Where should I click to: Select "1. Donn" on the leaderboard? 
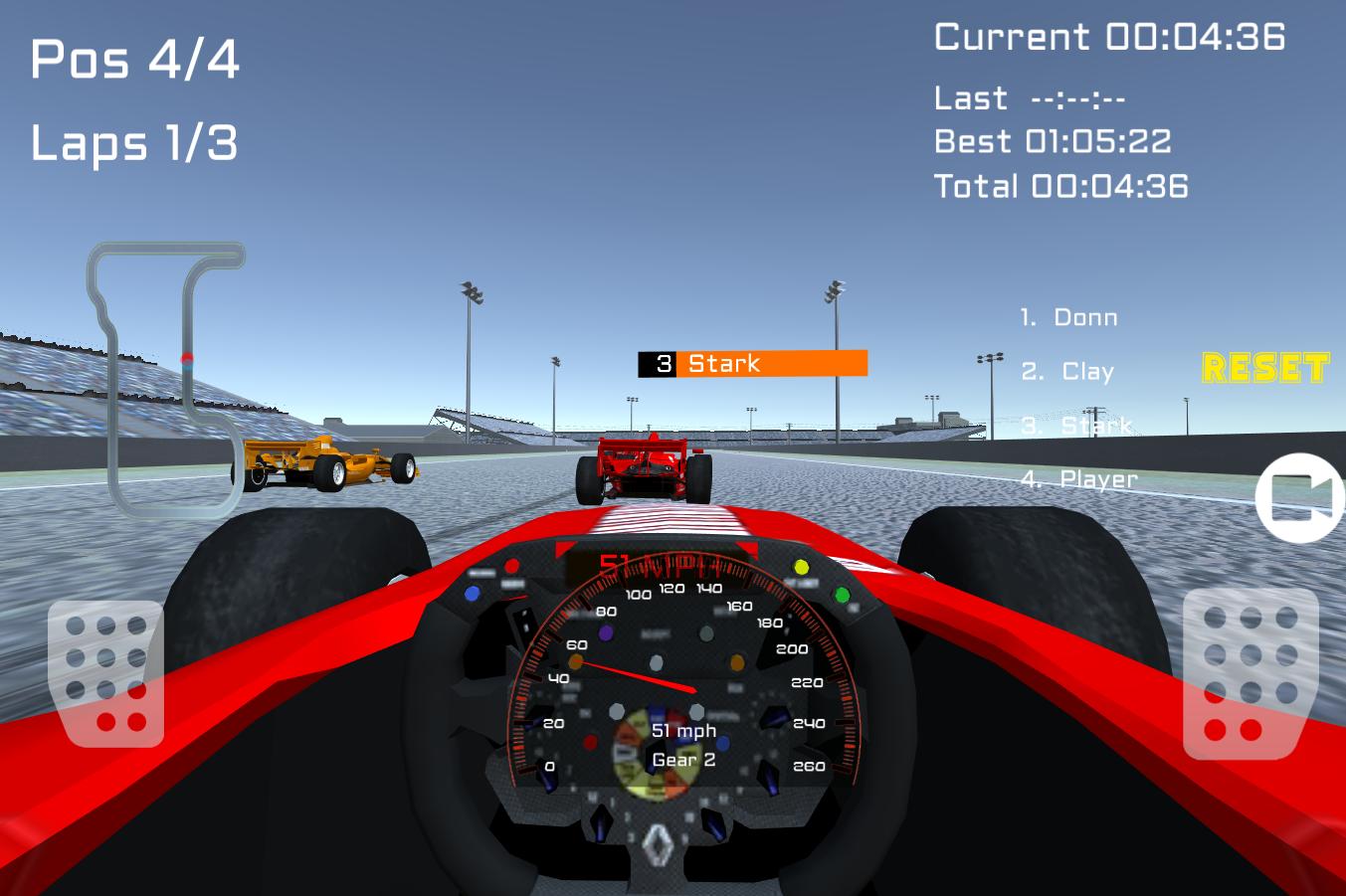[1067, 317]
